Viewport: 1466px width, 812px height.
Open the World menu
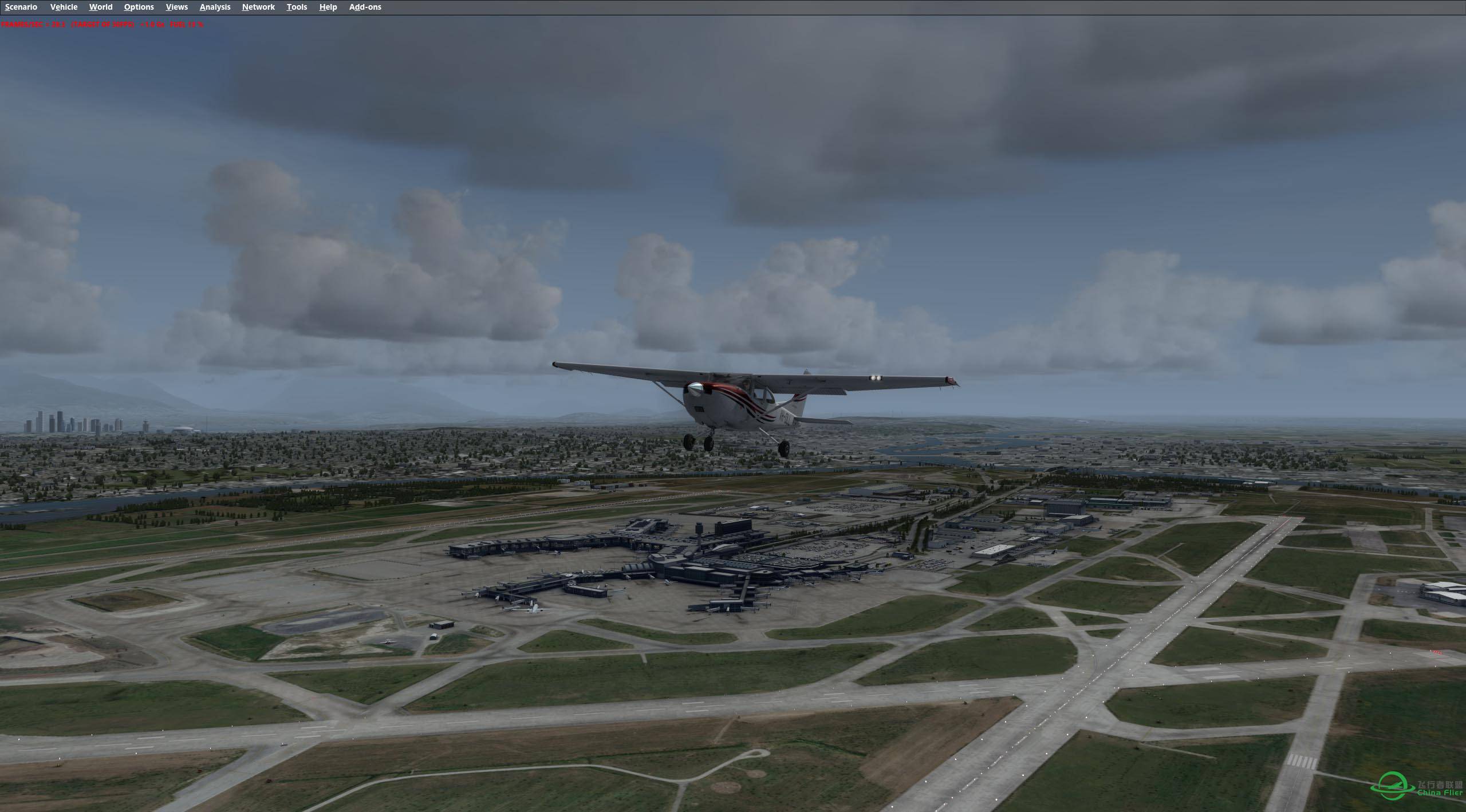tap(100, 7)
